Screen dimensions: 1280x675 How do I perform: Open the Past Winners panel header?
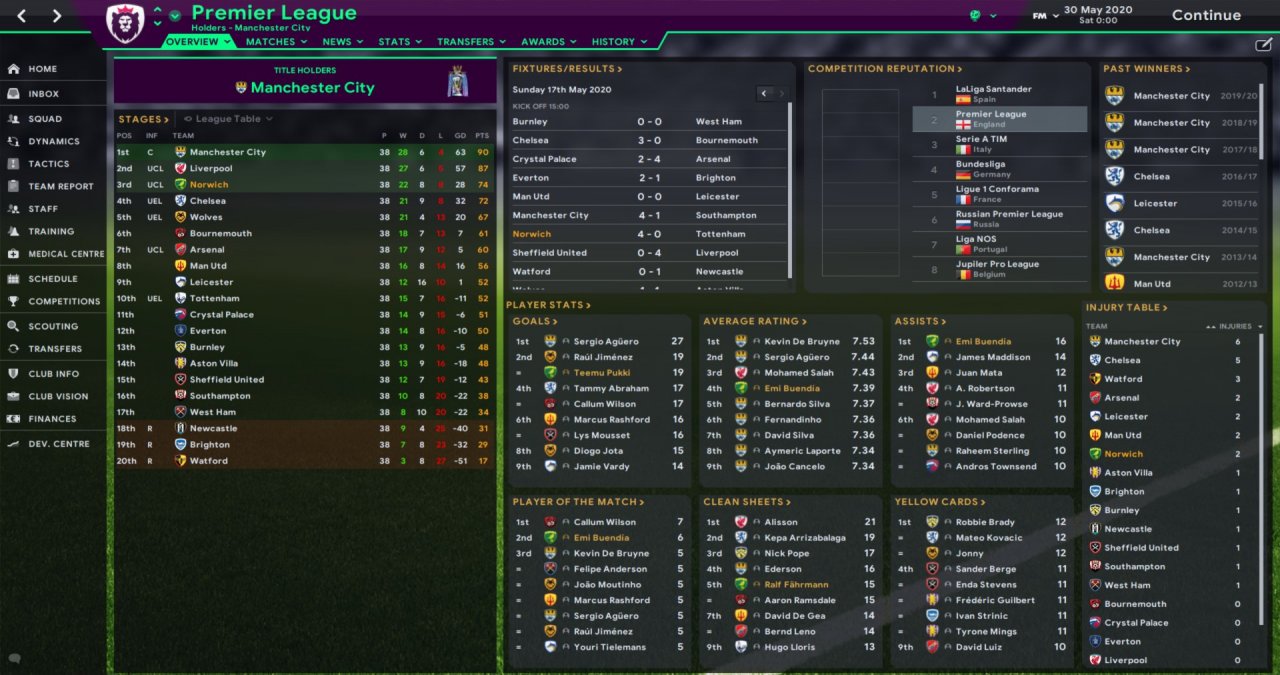1146,69
